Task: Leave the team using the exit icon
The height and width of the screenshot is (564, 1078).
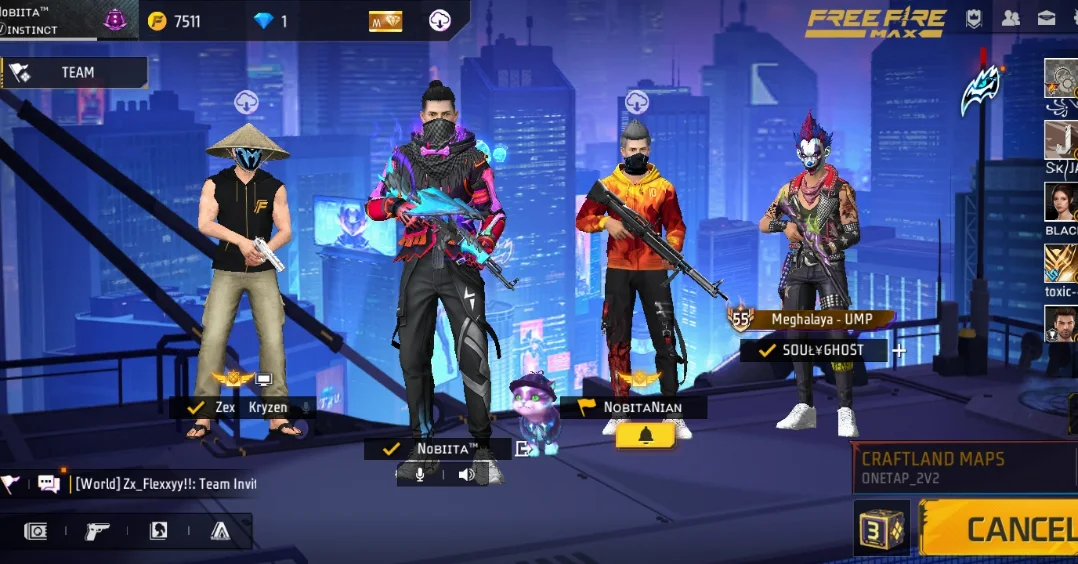Action: [522, 449]
